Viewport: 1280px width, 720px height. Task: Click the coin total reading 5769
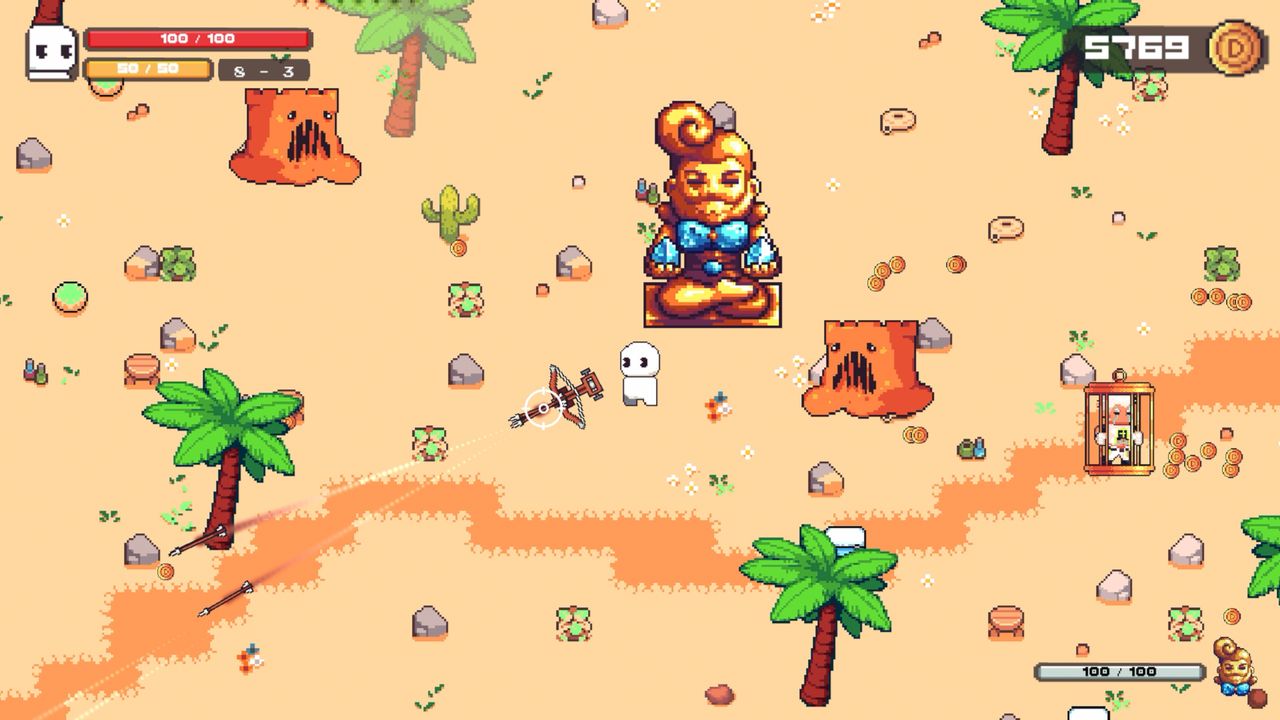click(1134, 45)
